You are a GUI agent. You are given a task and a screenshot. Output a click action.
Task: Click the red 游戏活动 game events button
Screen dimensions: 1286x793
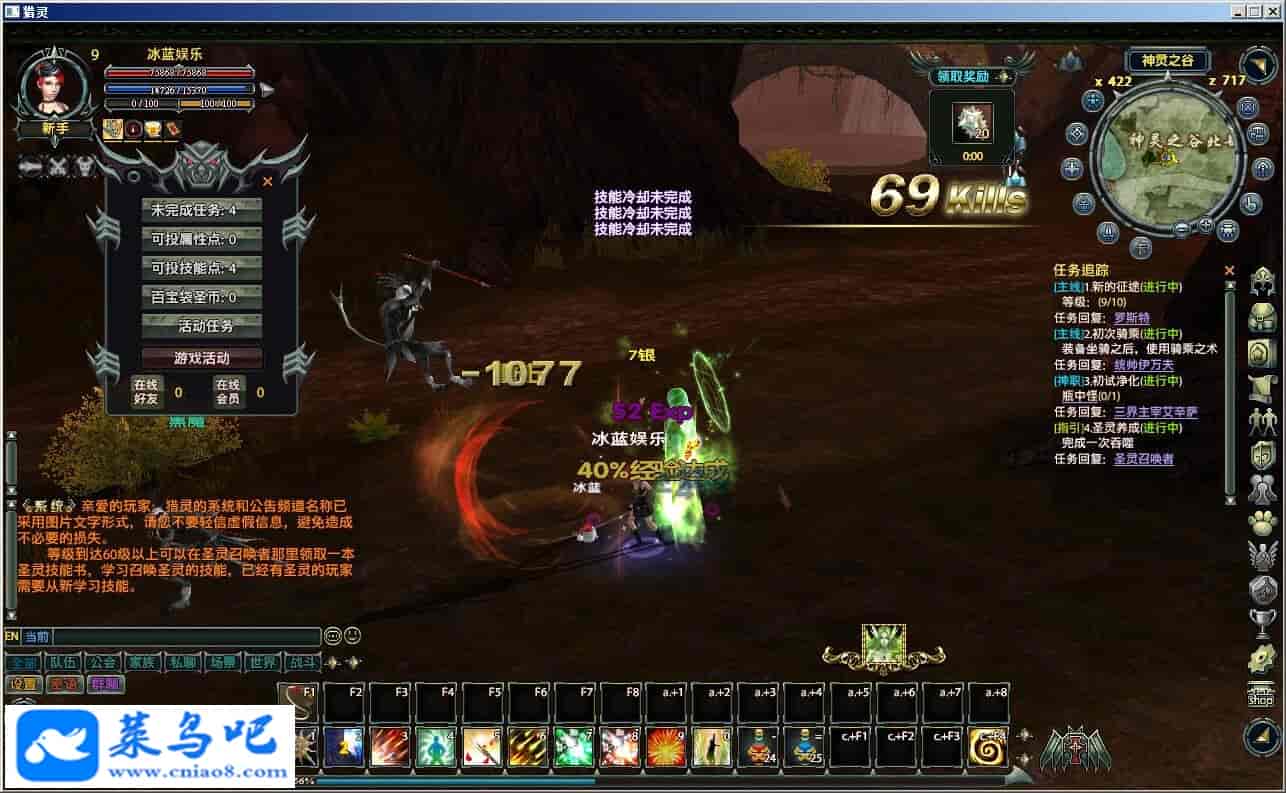[201, 357]
